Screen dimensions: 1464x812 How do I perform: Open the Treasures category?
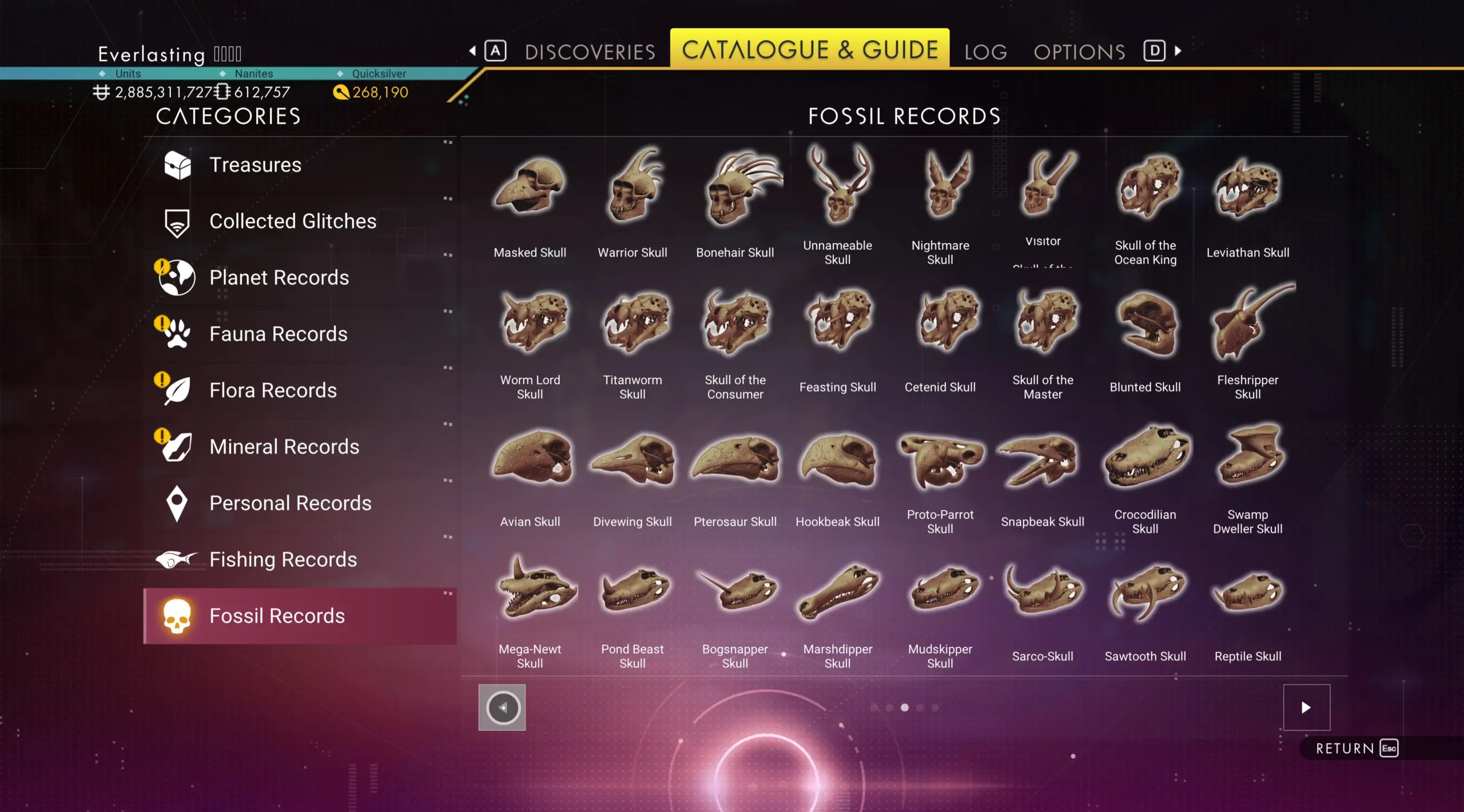[255, 165]
